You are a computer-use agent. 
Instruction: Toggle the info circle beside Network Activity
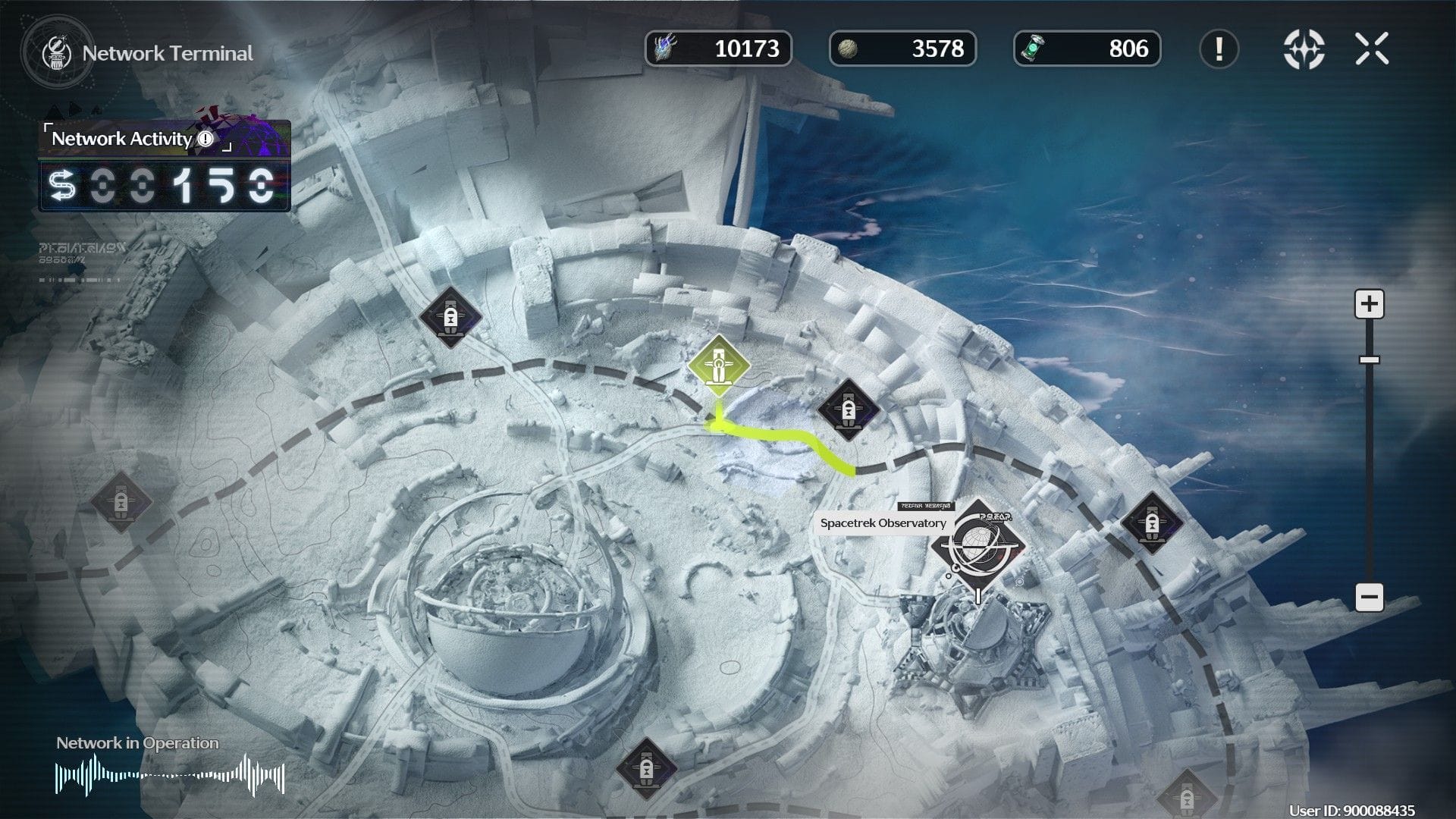click(206, 140)
